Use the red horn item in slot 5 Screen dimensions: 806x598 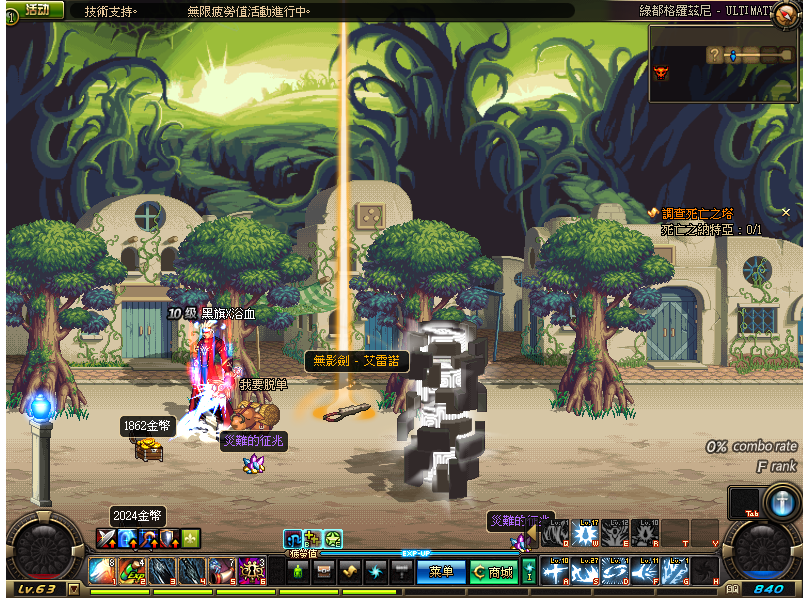222,571
